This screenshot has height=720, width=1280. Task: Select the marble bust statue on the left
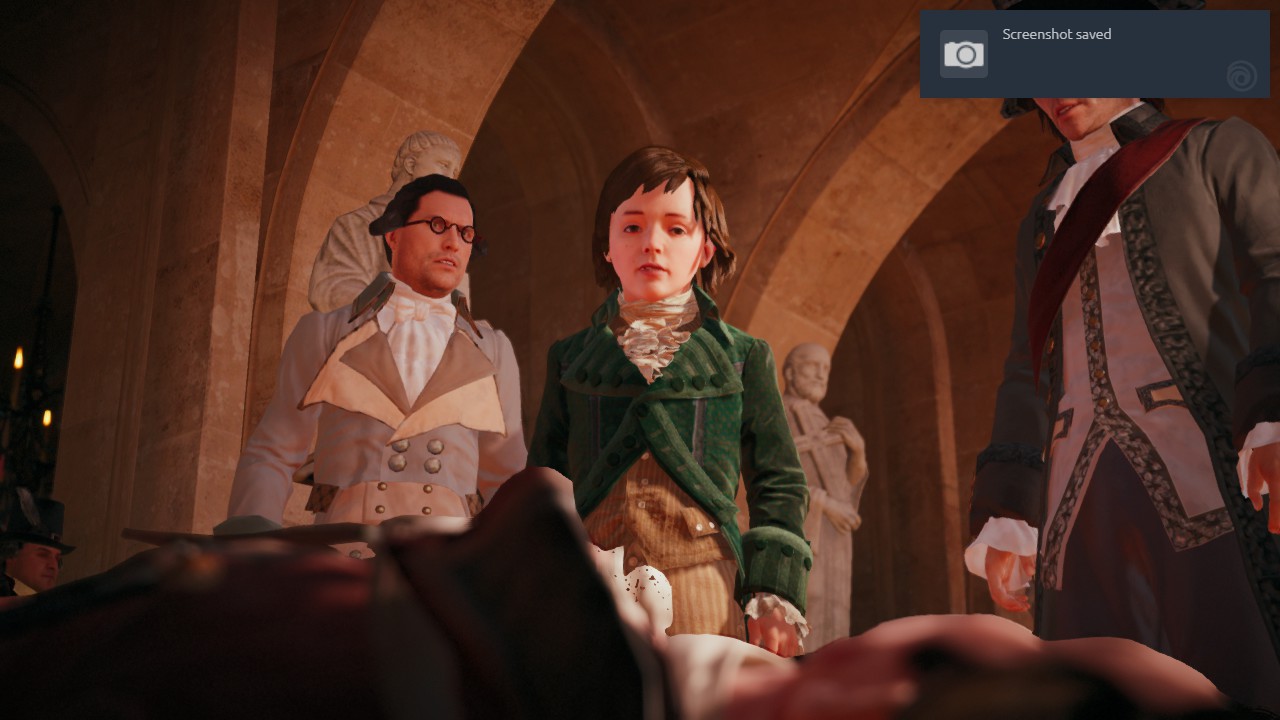tap(420, 160)
